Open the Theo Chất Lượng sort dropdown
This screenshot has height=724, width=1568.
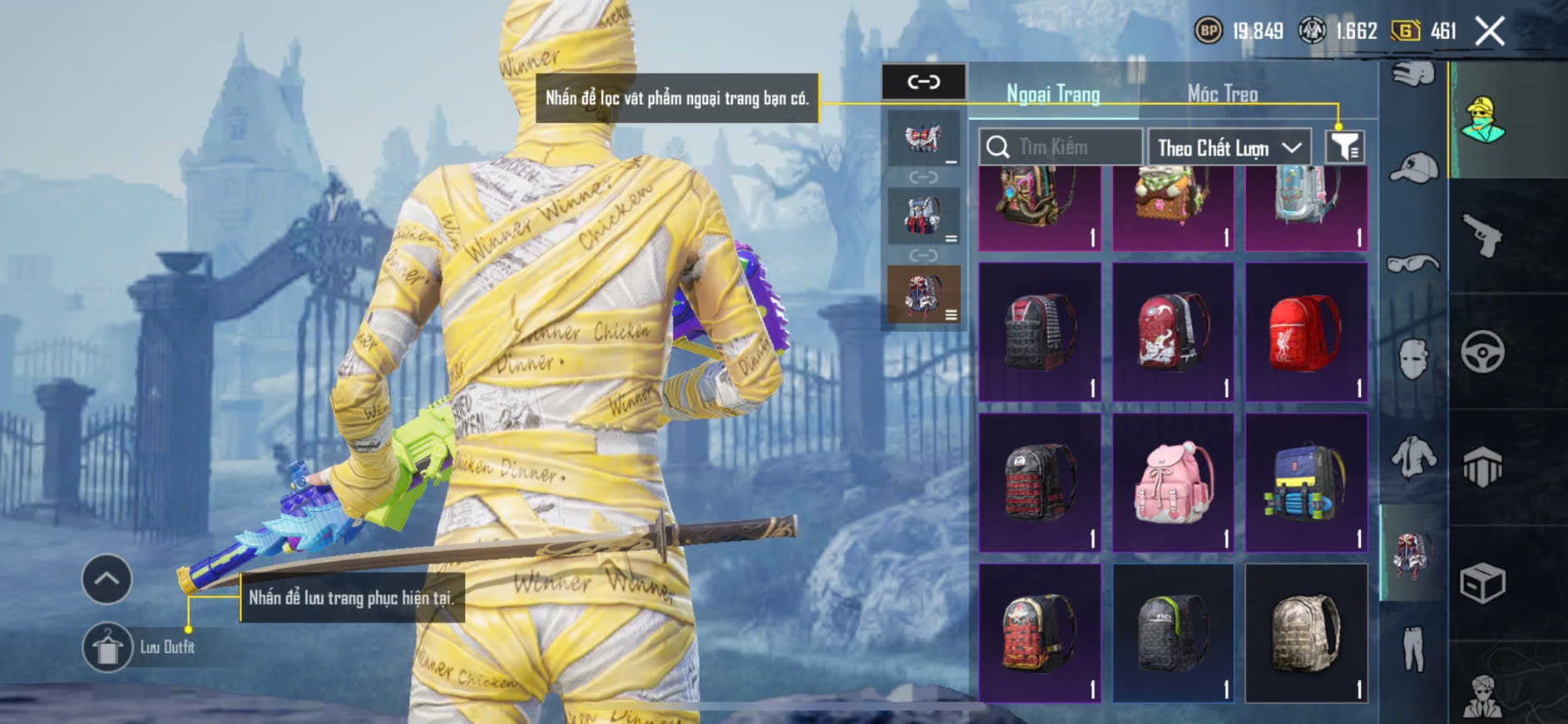coord(1229,148)
